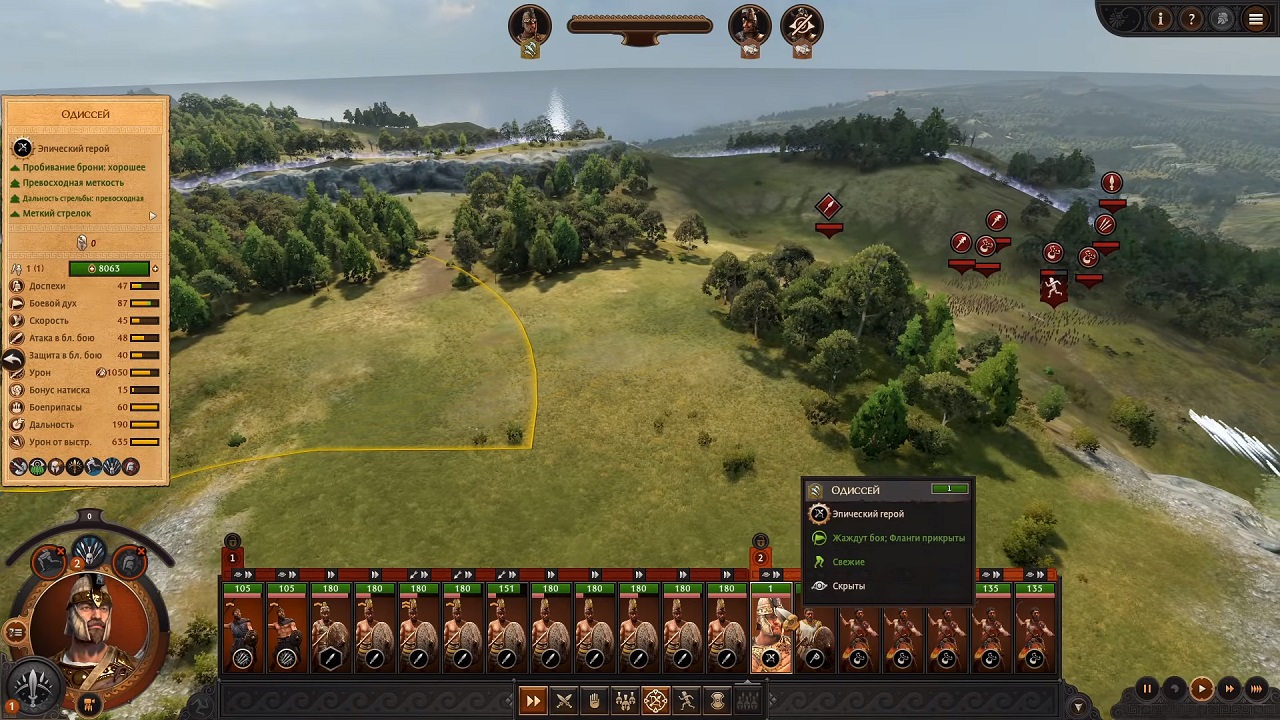Click the greyed advisor helmet icon
Viewport: 1280px width, 720px height.
click(1222, 18)
